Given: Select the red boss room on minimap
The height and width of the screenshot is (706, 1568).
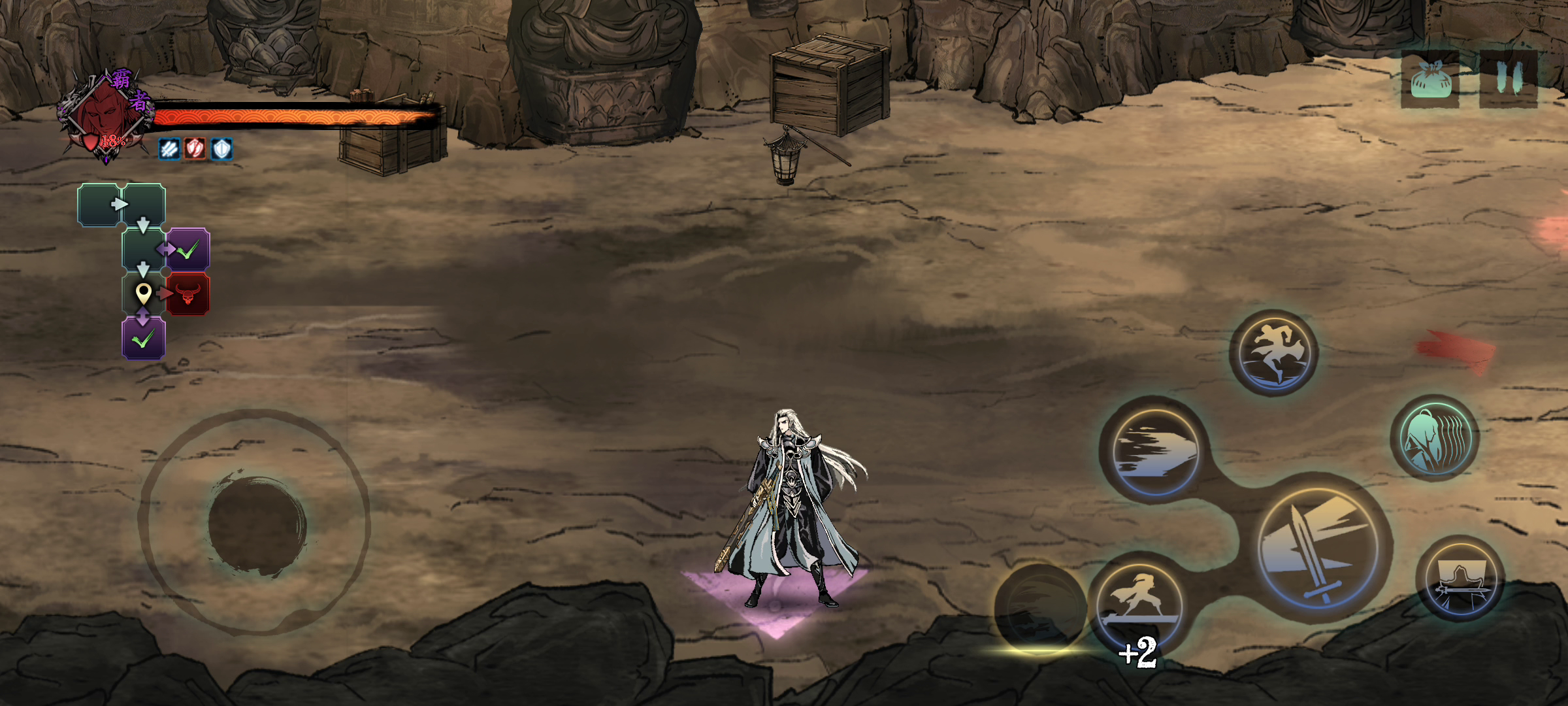Looking at the screenshot, I should (188, 294).
